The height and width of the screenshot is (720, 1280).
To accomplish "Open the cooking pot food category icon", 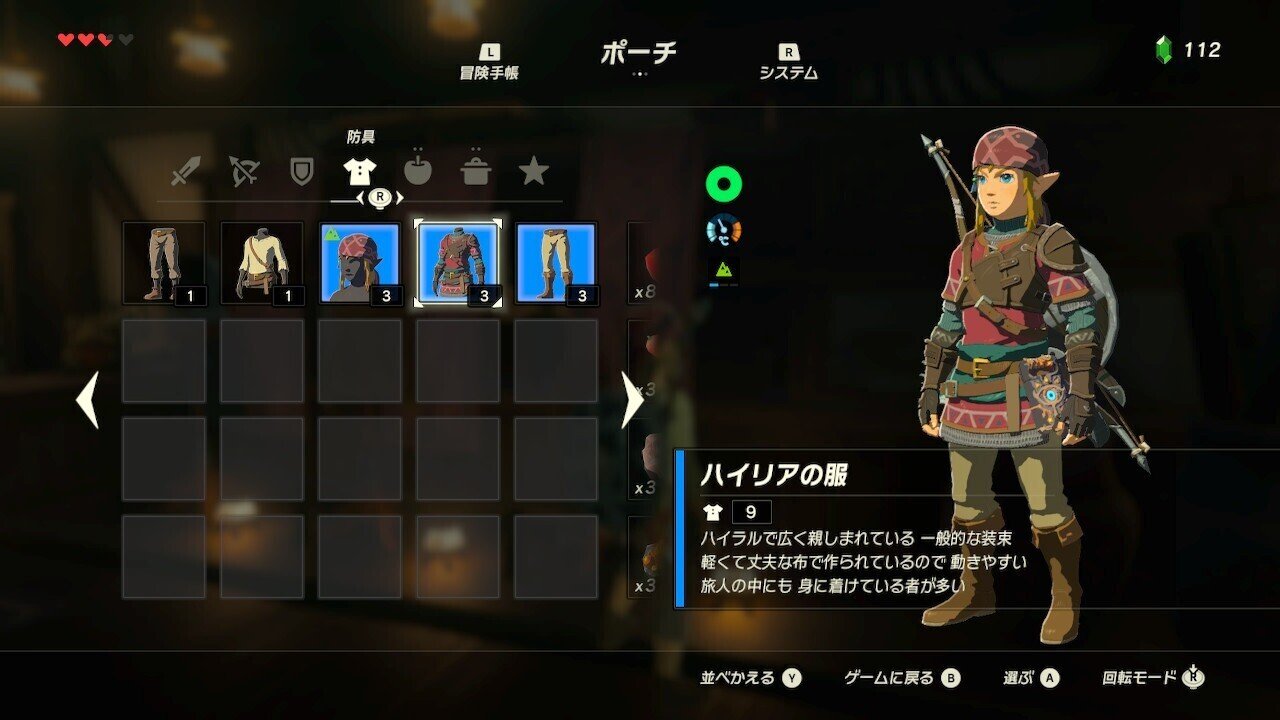I will click(477, 171).
